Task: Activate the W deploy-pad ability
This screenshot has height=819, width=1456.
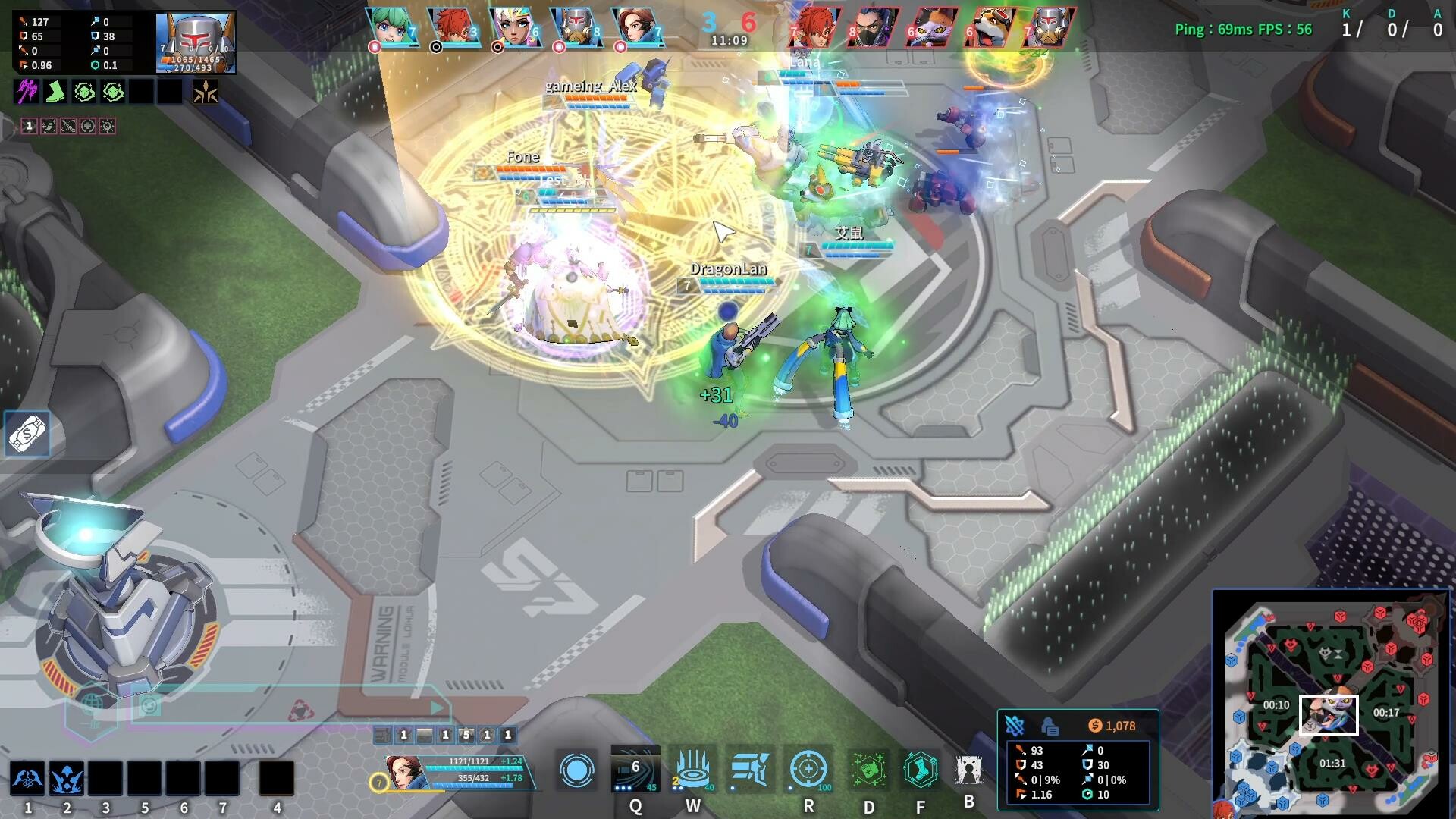Action: coord(691,769)
